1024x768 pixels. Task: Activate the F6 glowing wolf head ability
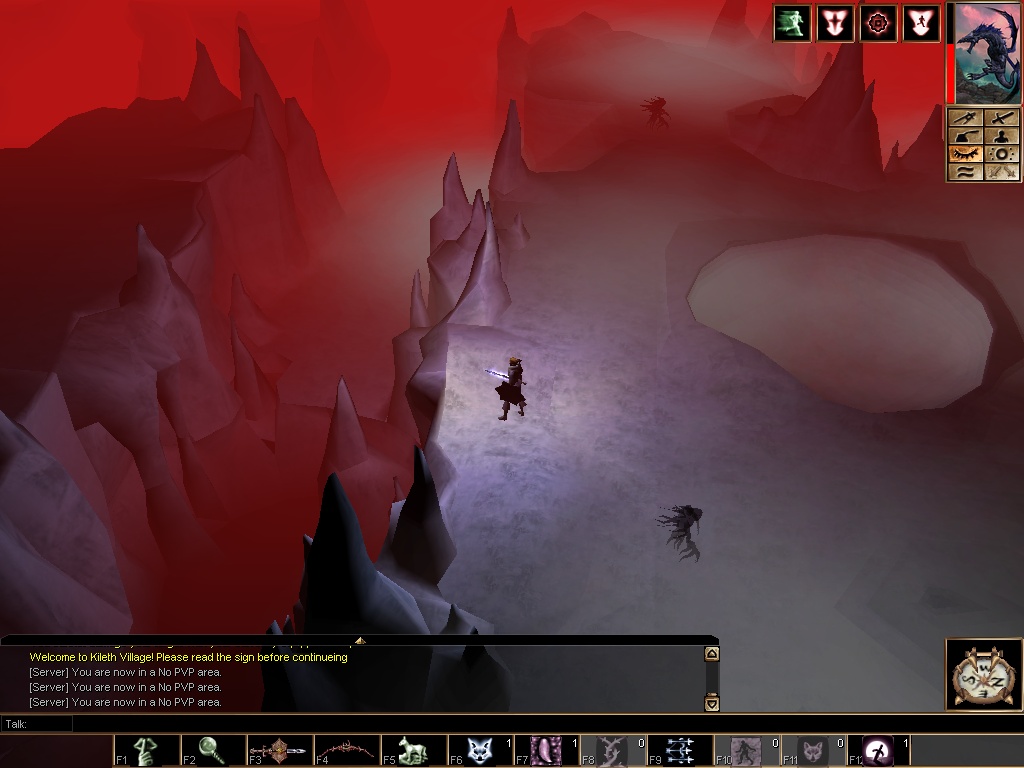click(479, 750)
